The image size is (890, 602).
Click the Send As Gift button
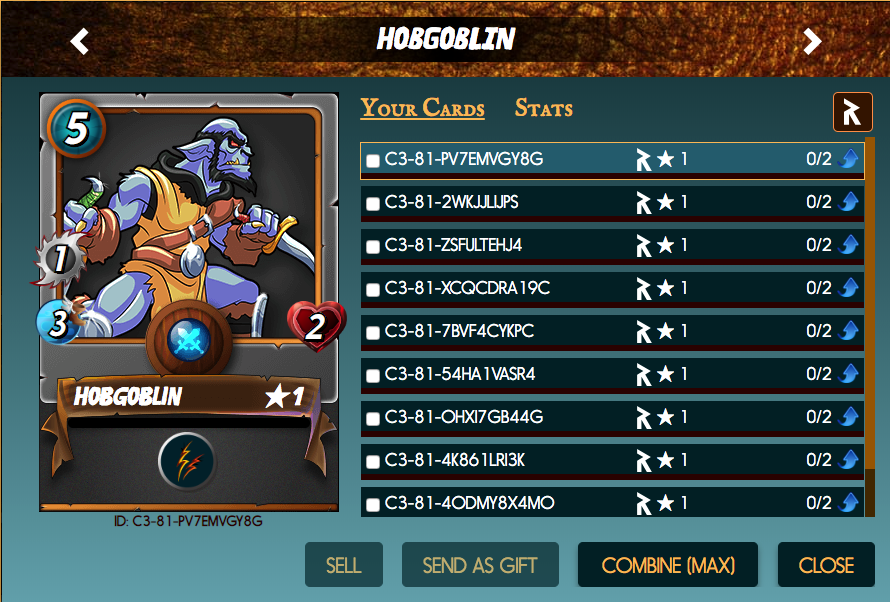[480, 565]
